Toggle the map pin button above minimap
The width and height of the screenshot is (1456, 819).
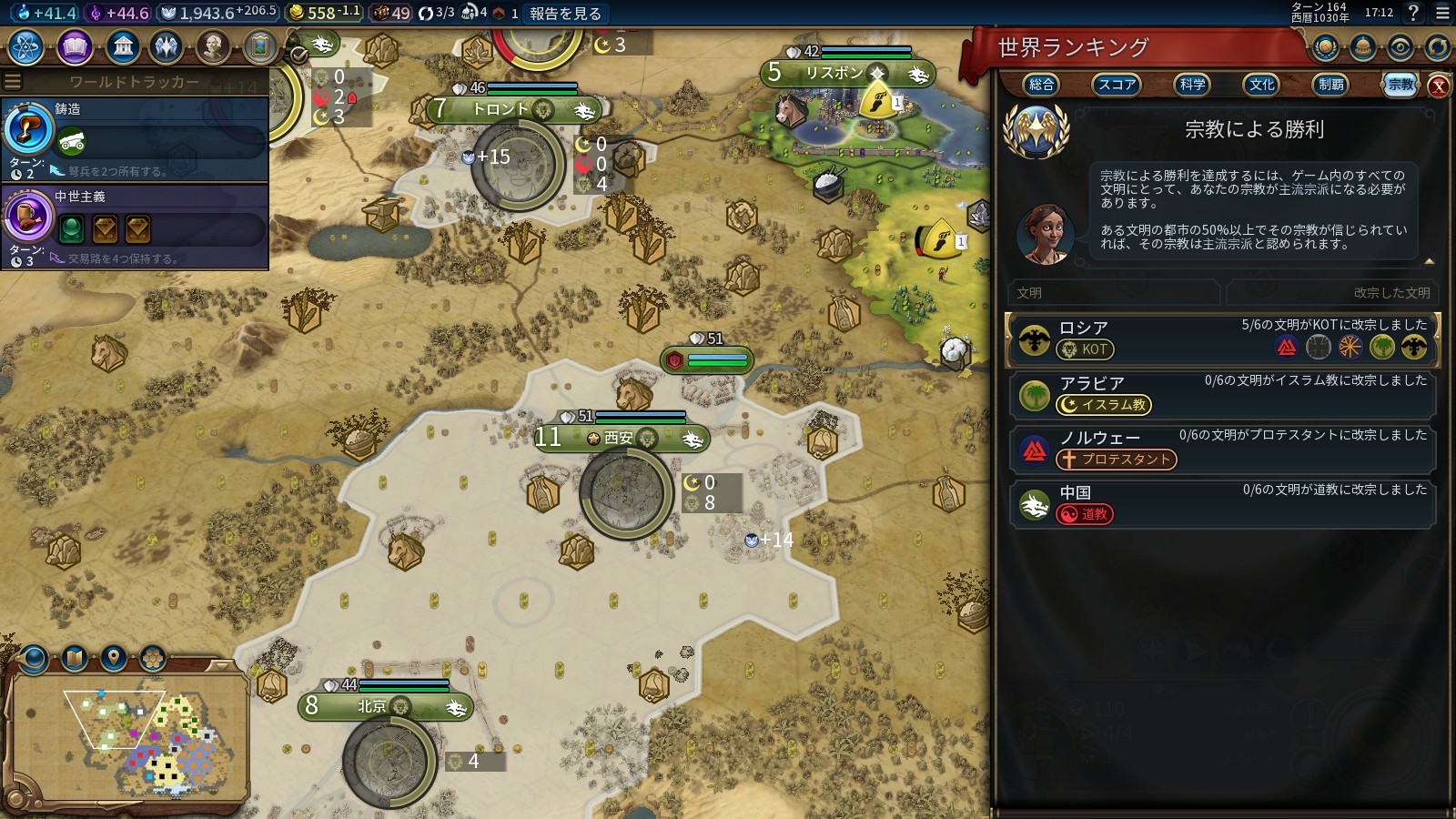point(114,657)
